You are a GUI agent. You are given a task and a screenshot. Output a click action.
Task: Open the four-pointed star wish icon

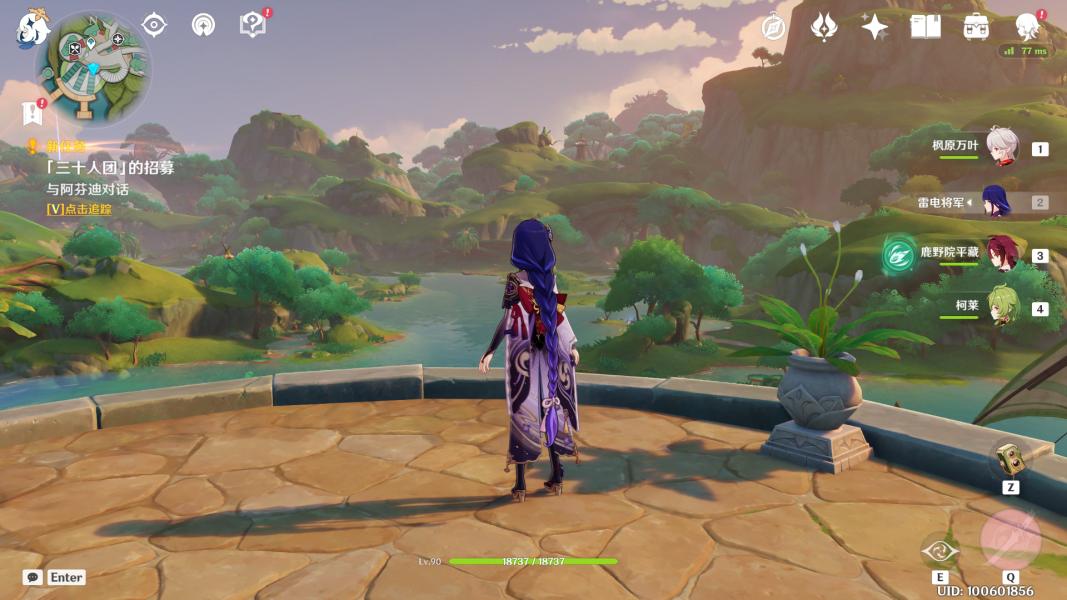875,27
